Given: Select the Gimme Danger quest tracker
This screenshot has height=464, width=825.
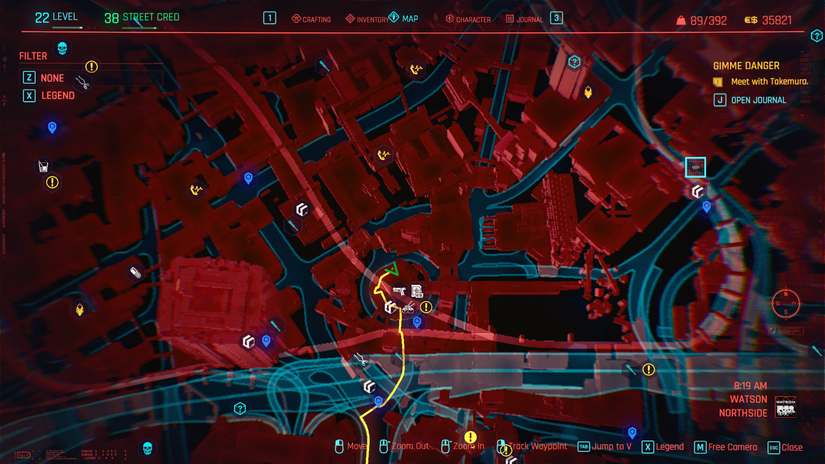Looking at the screenshot, I should (746, 66).
